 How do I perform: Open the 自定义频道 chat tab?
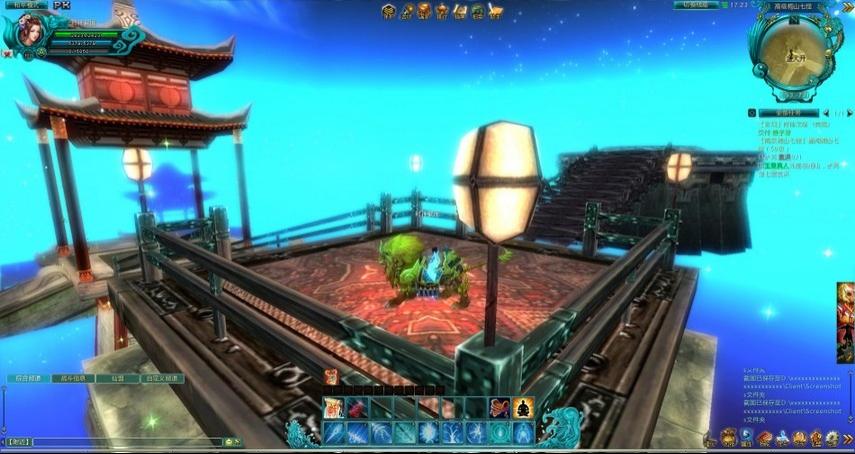pyautogui.click(x=161, y=379)
